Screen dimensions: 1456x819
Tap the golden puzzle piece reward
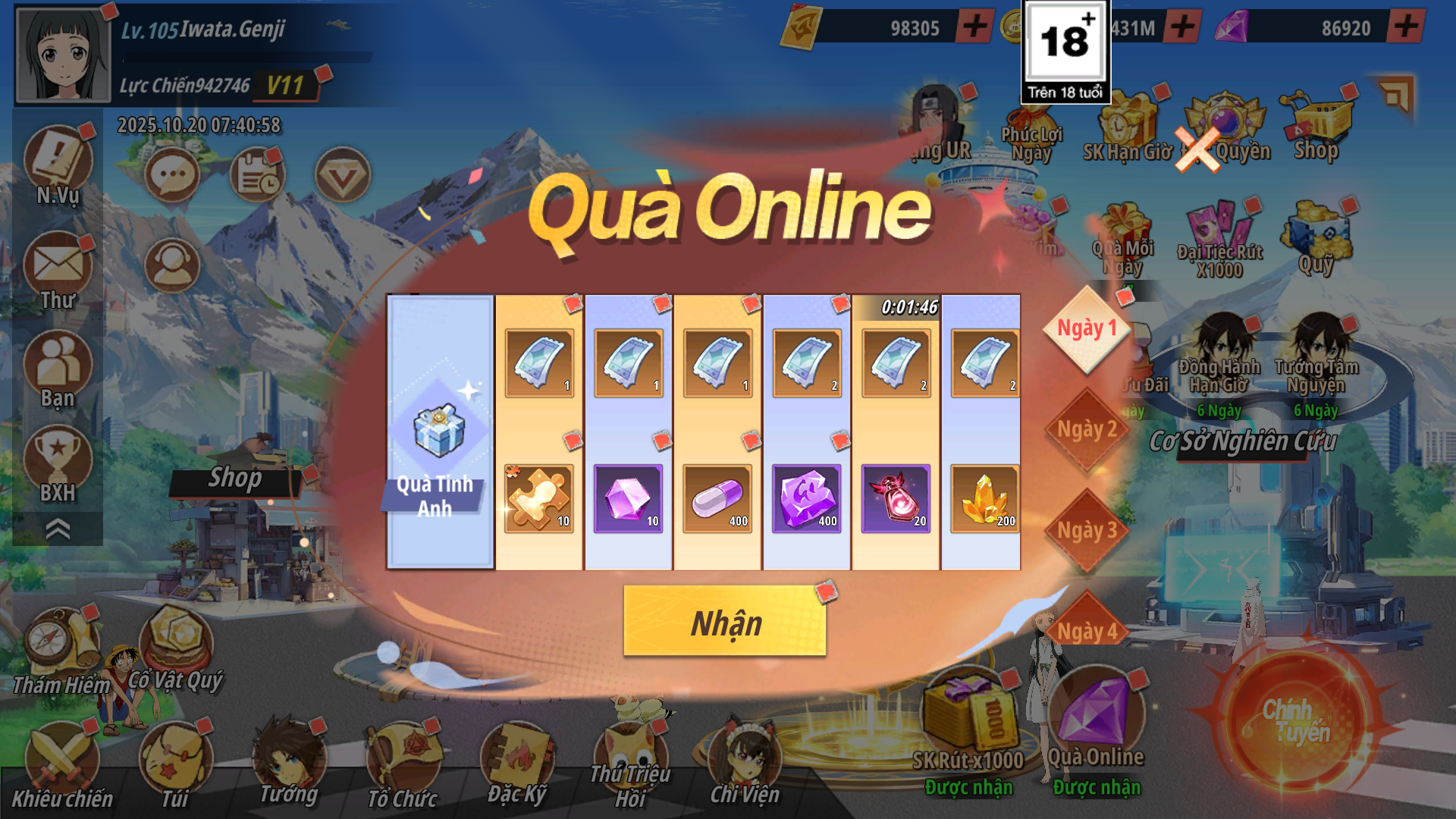tap(538, 498)
